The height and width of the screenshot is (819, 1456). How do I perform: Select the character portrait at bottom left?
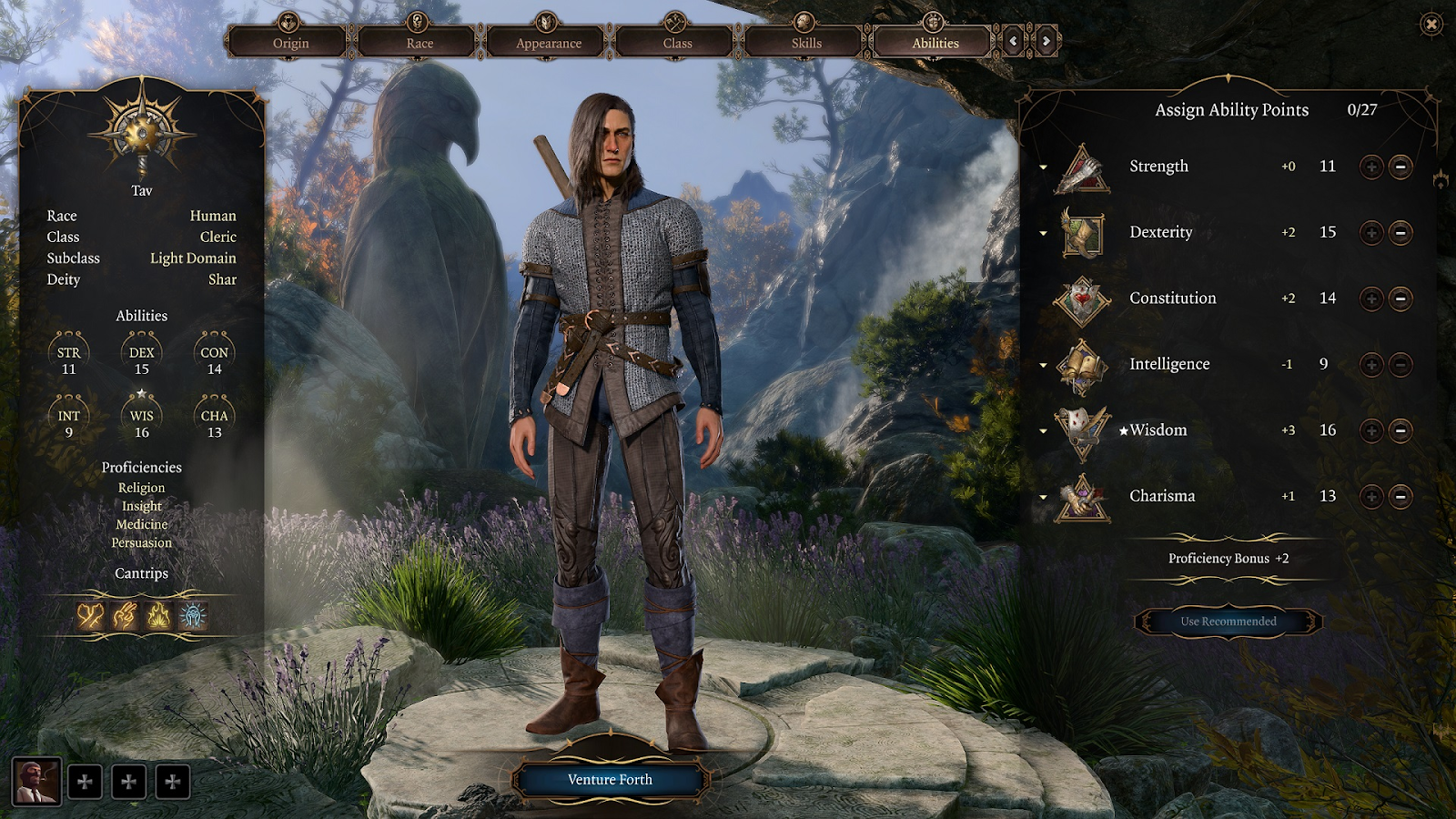[x=36, y=782]
